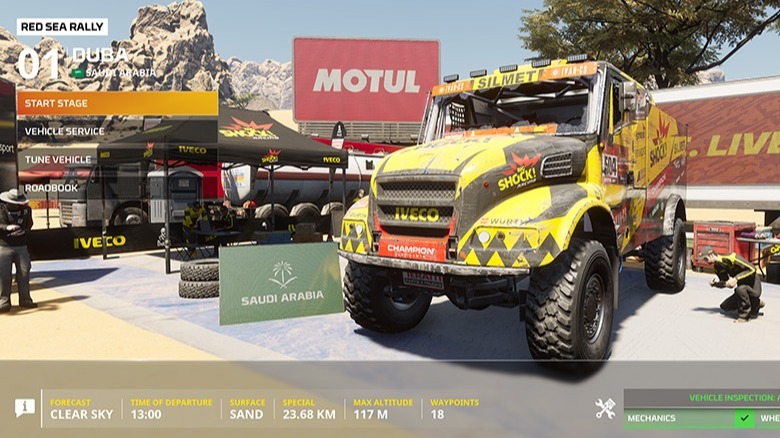Click the crossed wrench tools icon

605,408
